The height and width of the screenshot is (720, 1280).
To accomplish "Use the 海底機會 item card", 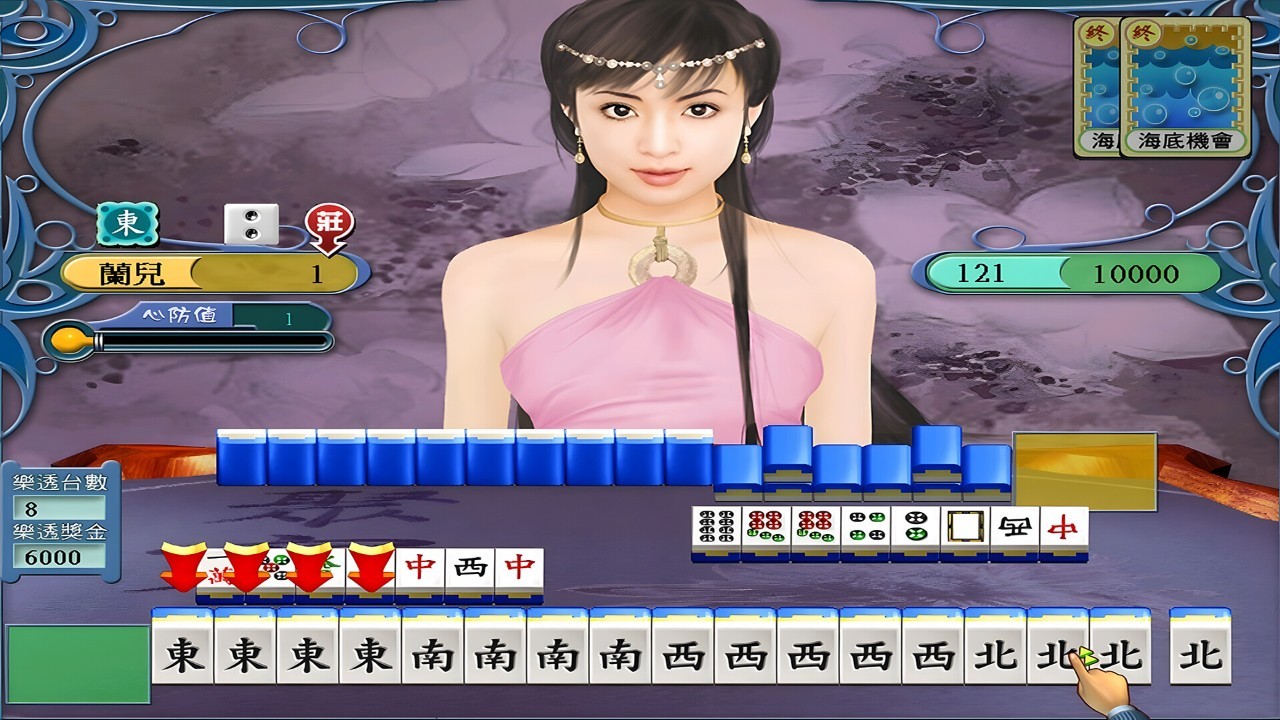I will [1186, 88].
